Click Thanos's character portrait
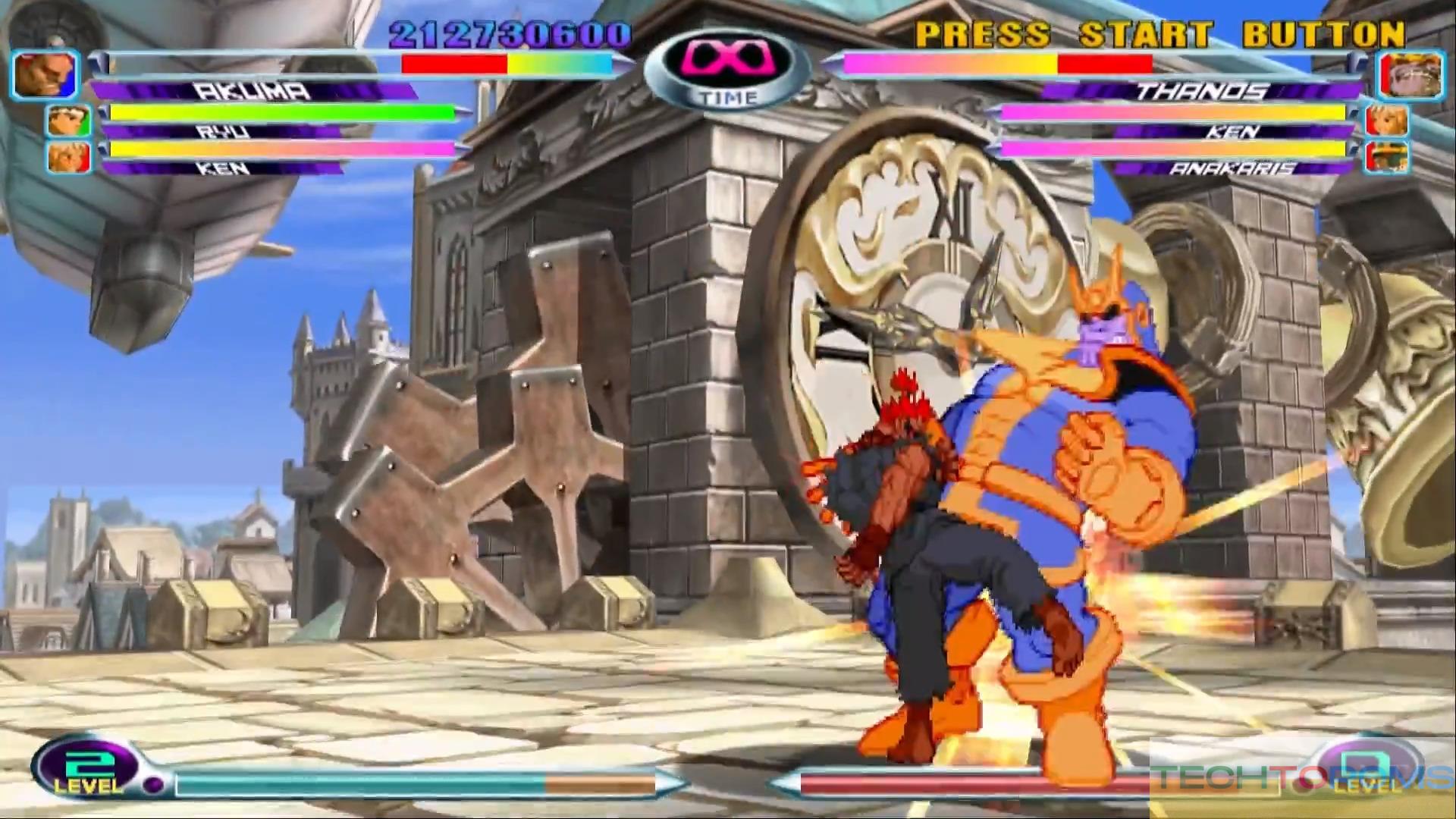Screen dimensions: 1456x819 pos(1400,74)
